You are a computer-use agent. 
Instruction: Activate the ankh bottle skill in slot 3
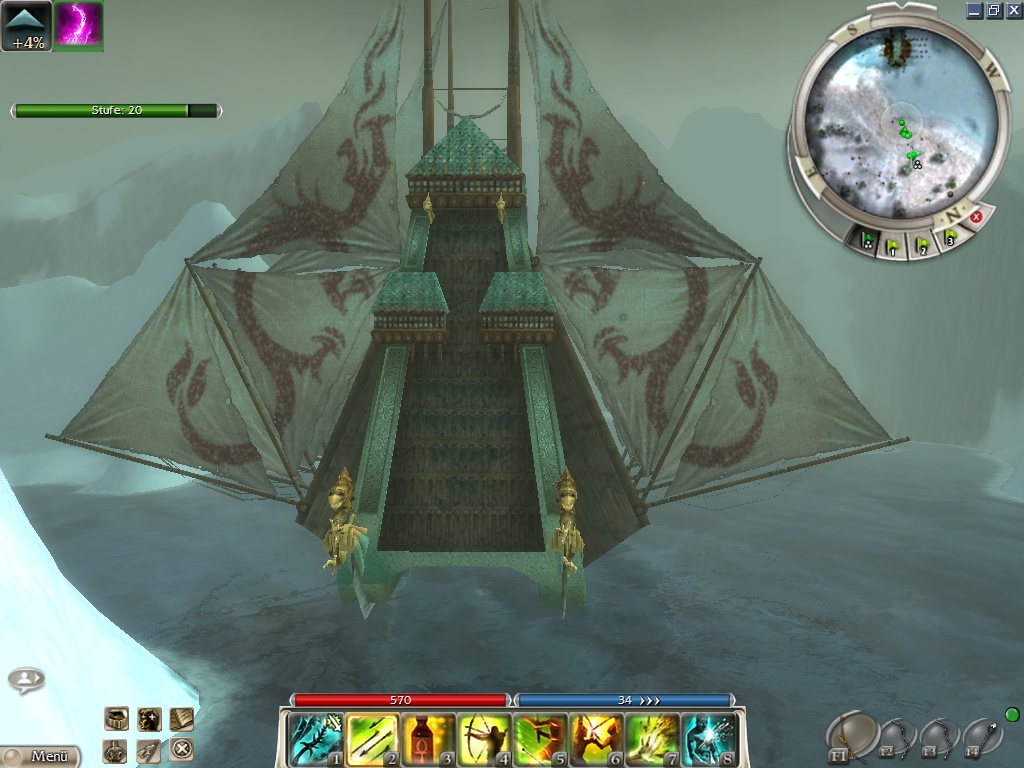pyautogui.click(x=429, y=740)
